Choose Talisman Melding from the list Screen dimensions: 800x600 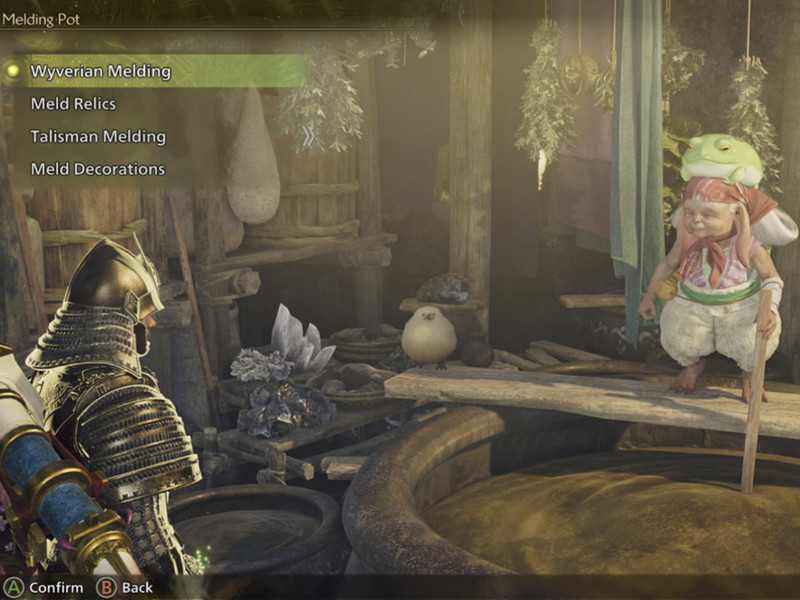tap(98, 137)
